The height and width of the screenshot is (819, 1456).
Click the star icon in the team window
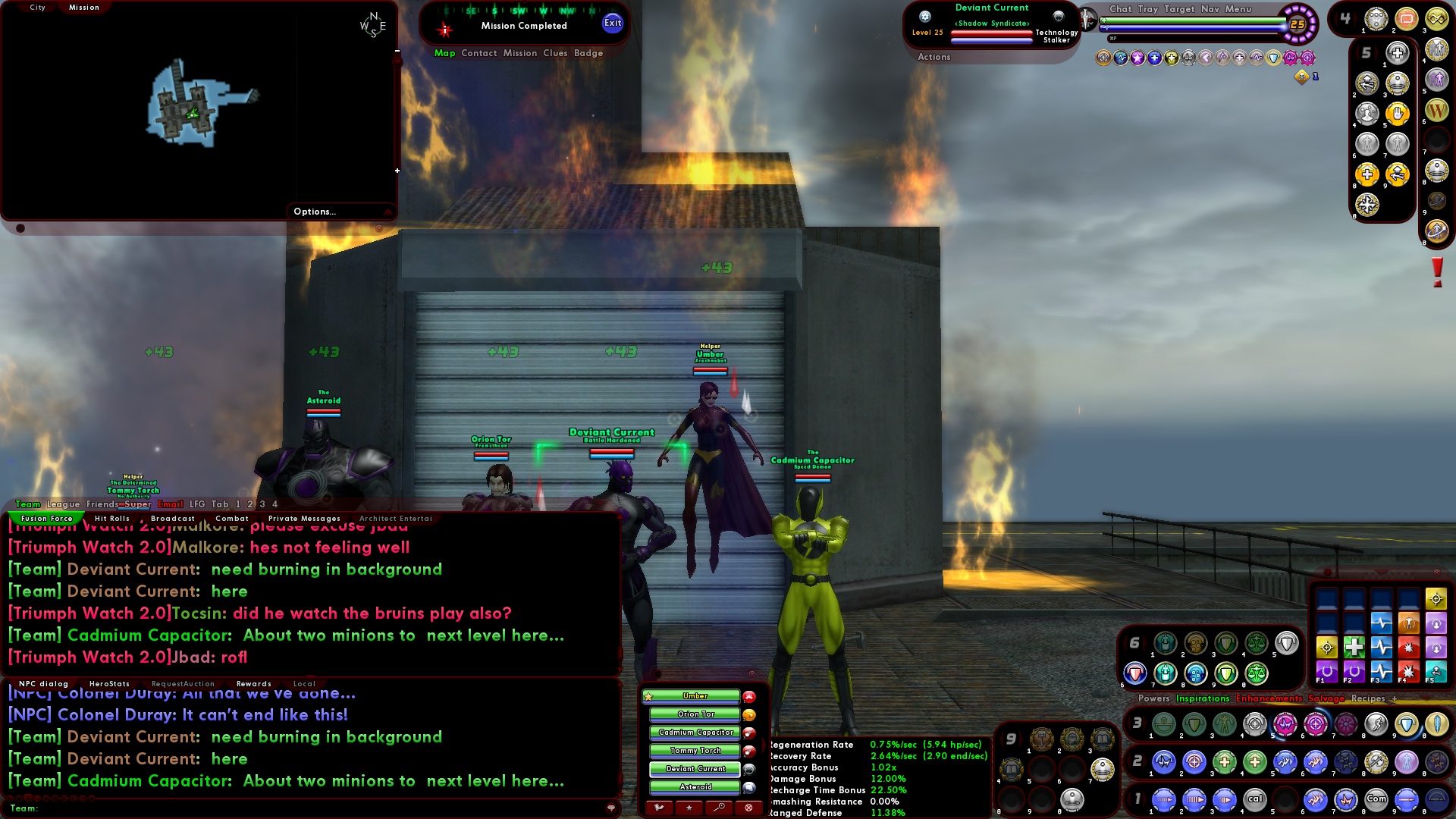click(x=689, y=807)
